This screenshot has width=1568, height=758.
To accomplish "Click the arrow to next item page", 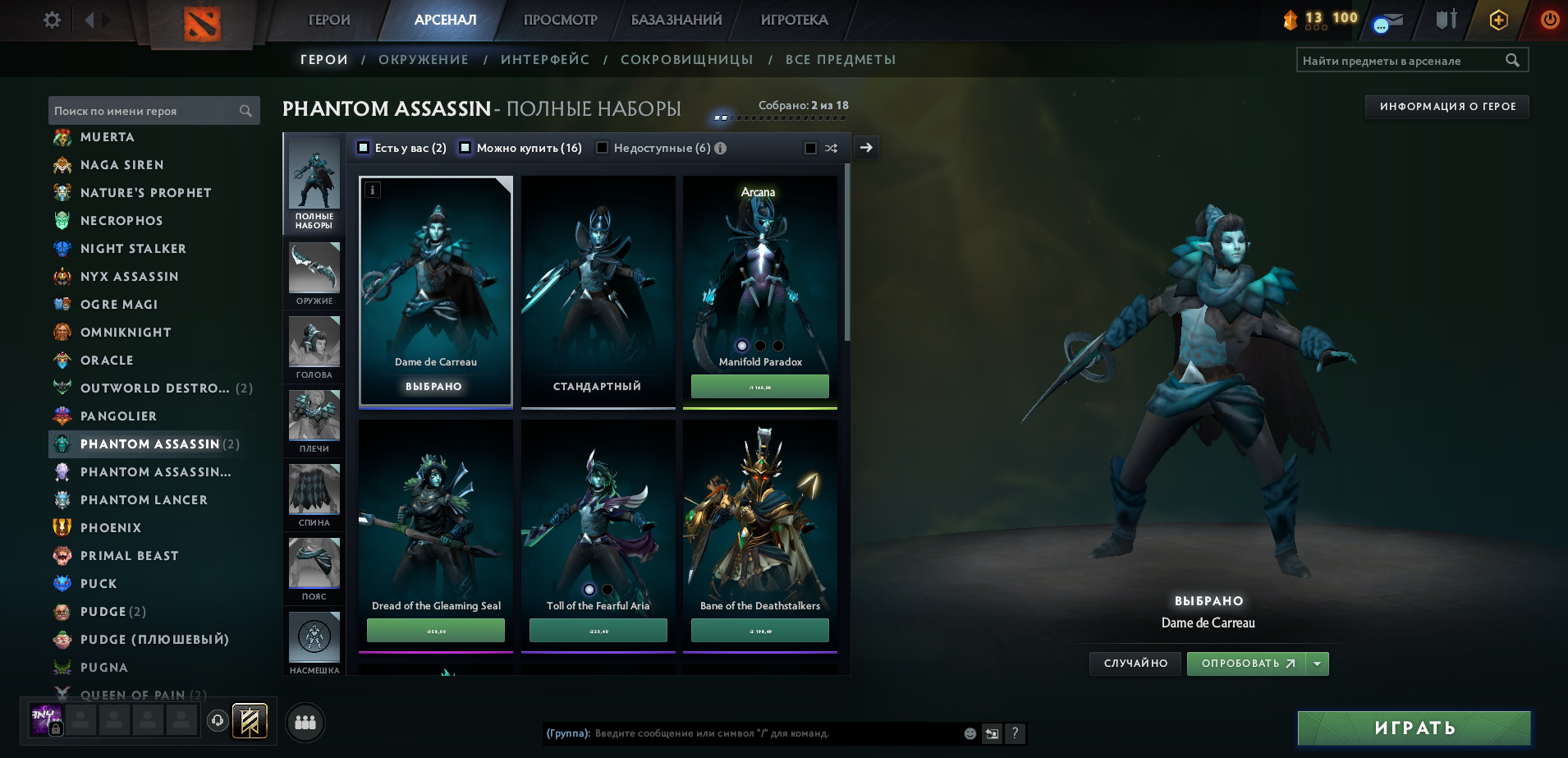I will tap(865, 148).
